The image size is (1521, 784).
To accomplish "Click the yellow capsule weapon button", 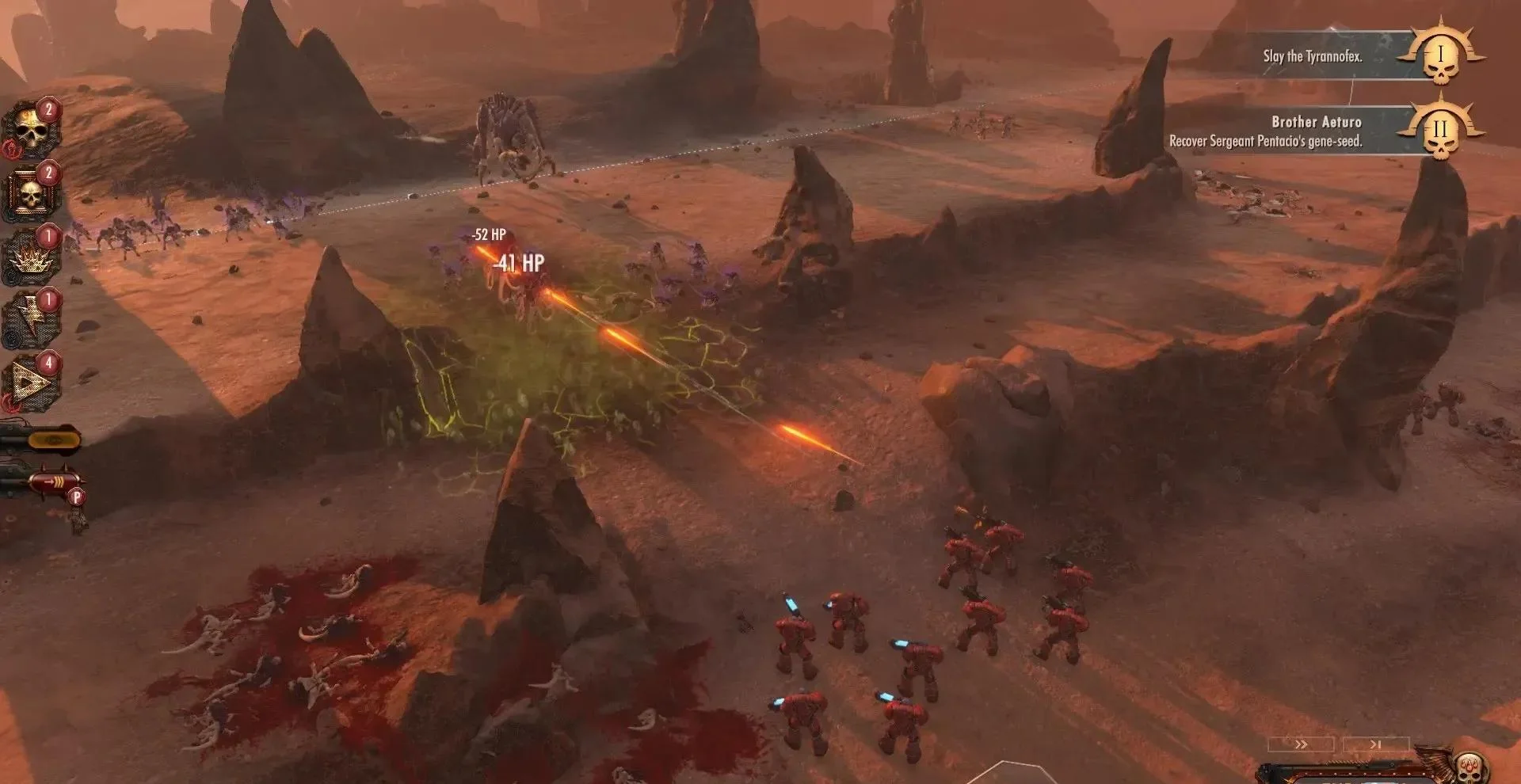I will tap(52, 438).
